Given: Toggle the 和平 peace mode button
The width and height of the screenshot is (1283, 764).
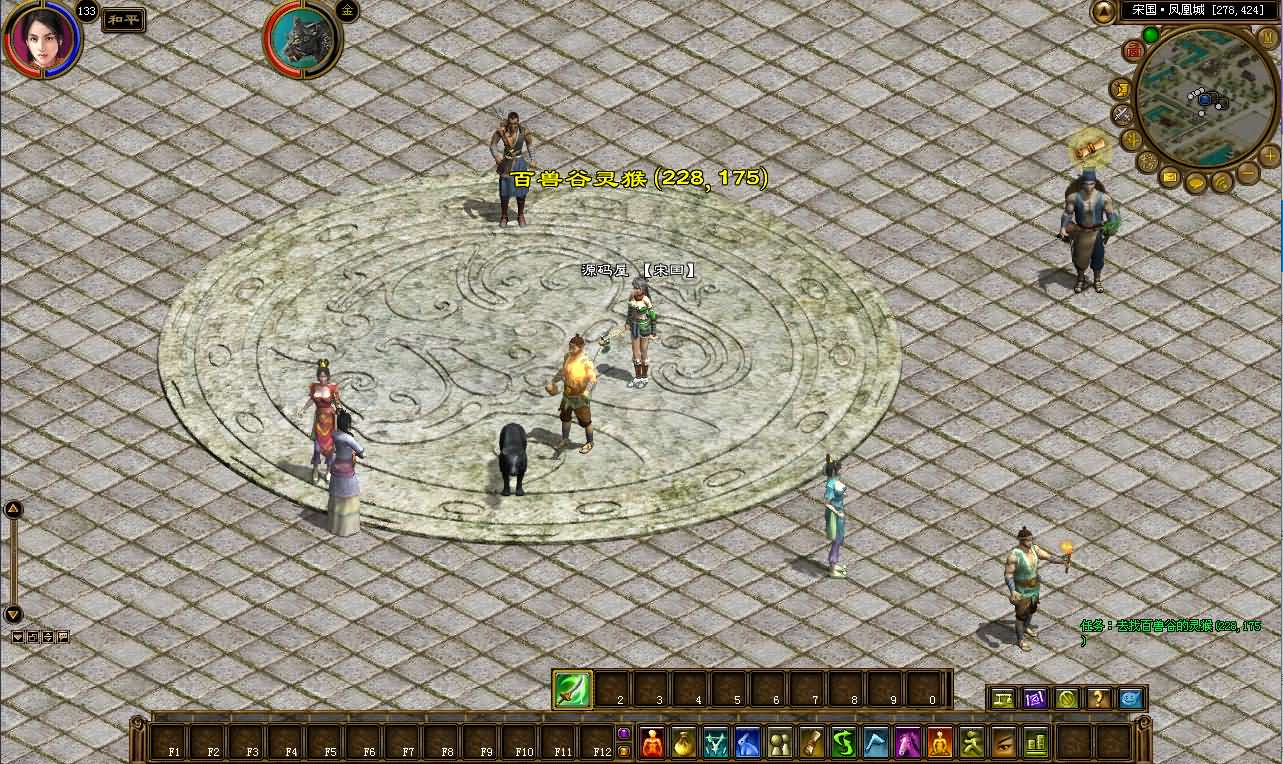Looking at the screenshot, I should (x=123, y=19).
